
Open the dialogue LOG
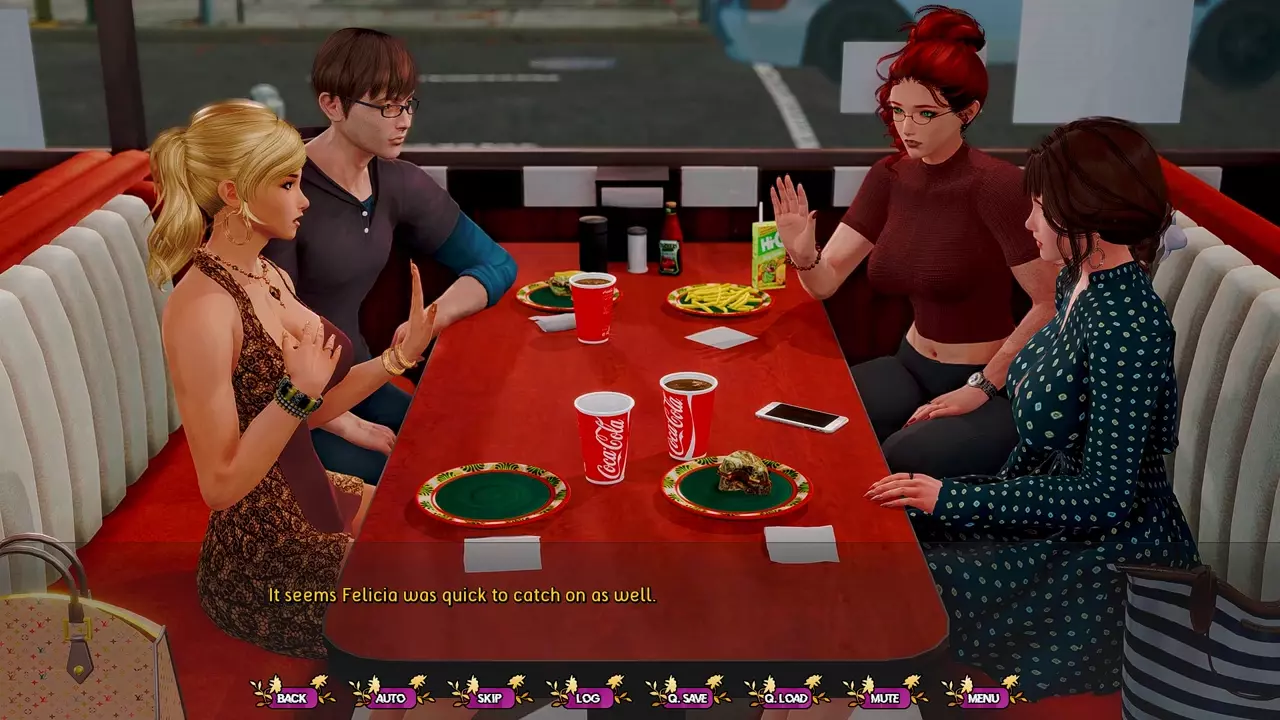(x=588, y=698)
